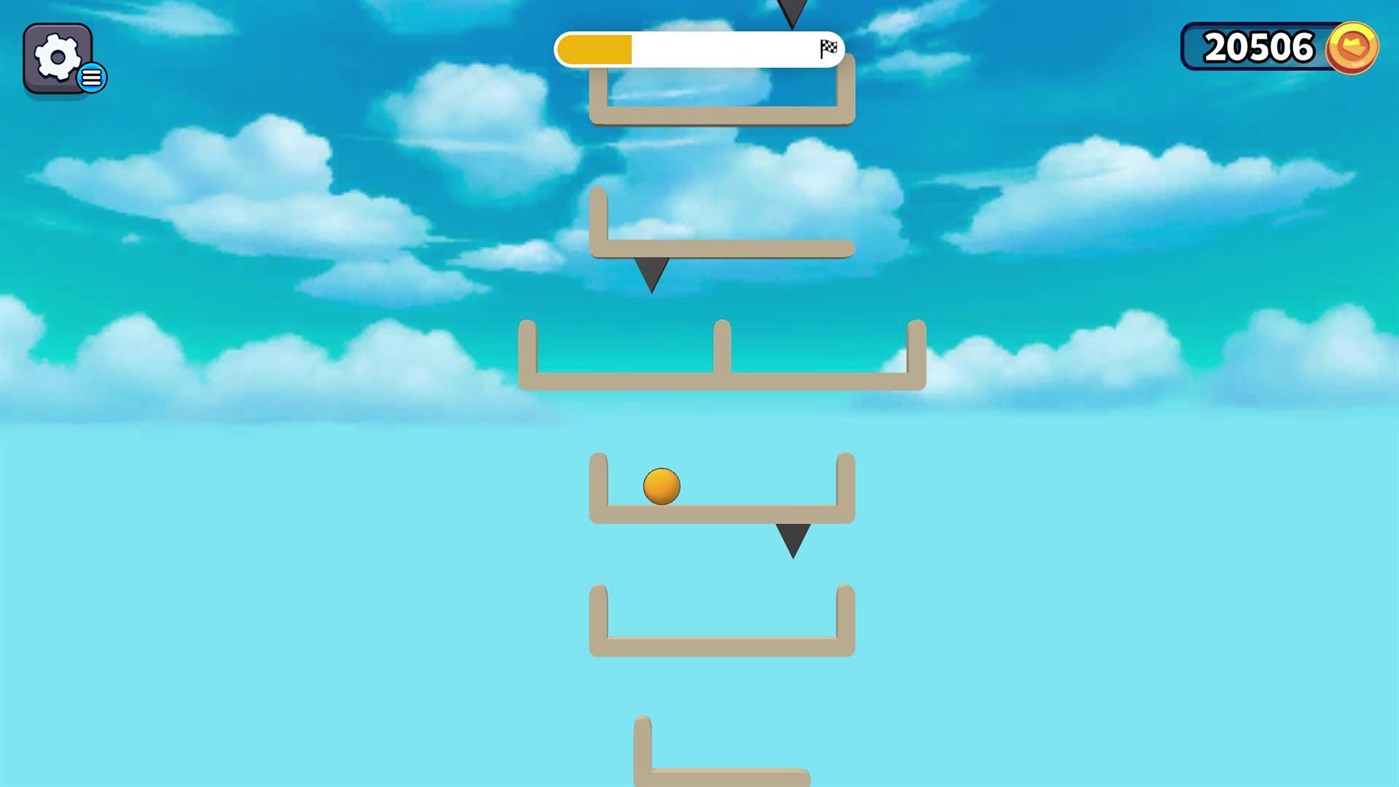Select the wide platform with the center divider
Viewport: 1399px width, 787px height.
click(x=722, y=378)
